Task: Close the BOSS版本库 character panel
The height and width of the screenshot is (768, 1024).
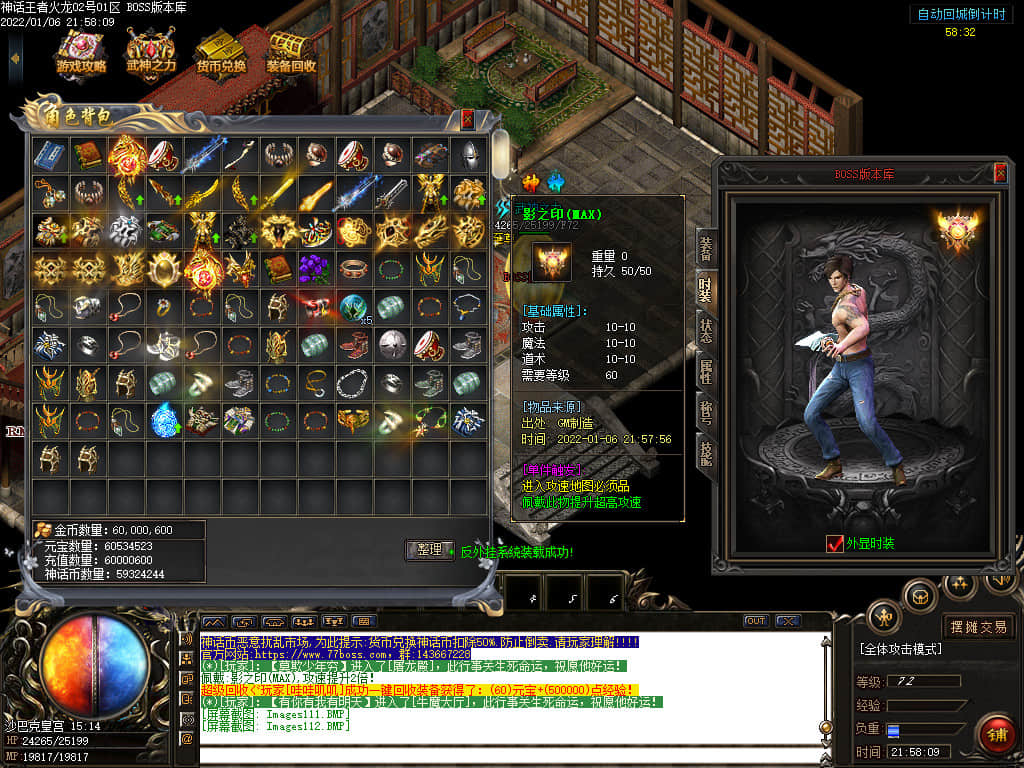Action: (1000, 173)
